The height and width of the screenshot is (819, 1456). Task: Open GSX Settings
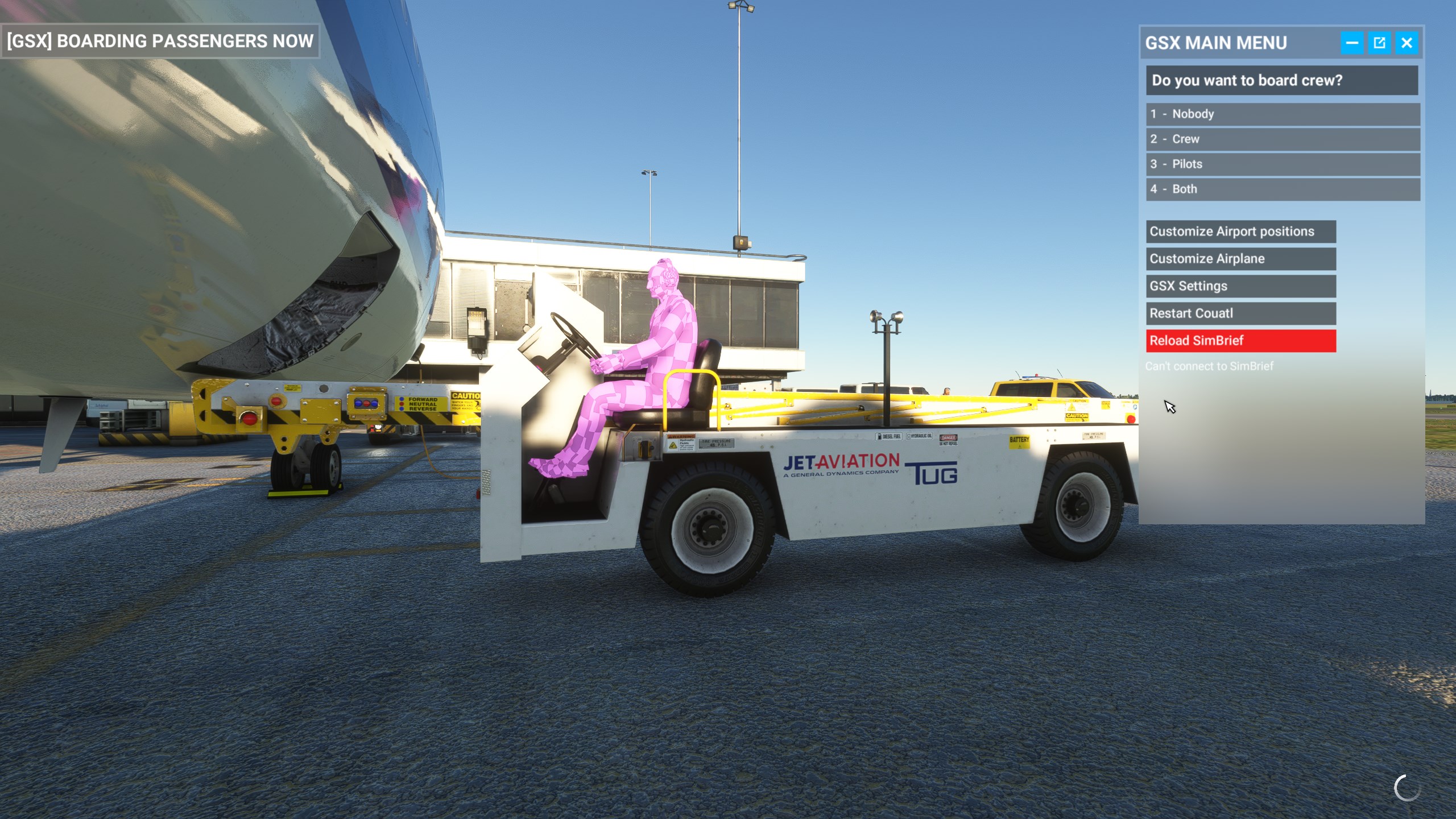[1240, 286]
